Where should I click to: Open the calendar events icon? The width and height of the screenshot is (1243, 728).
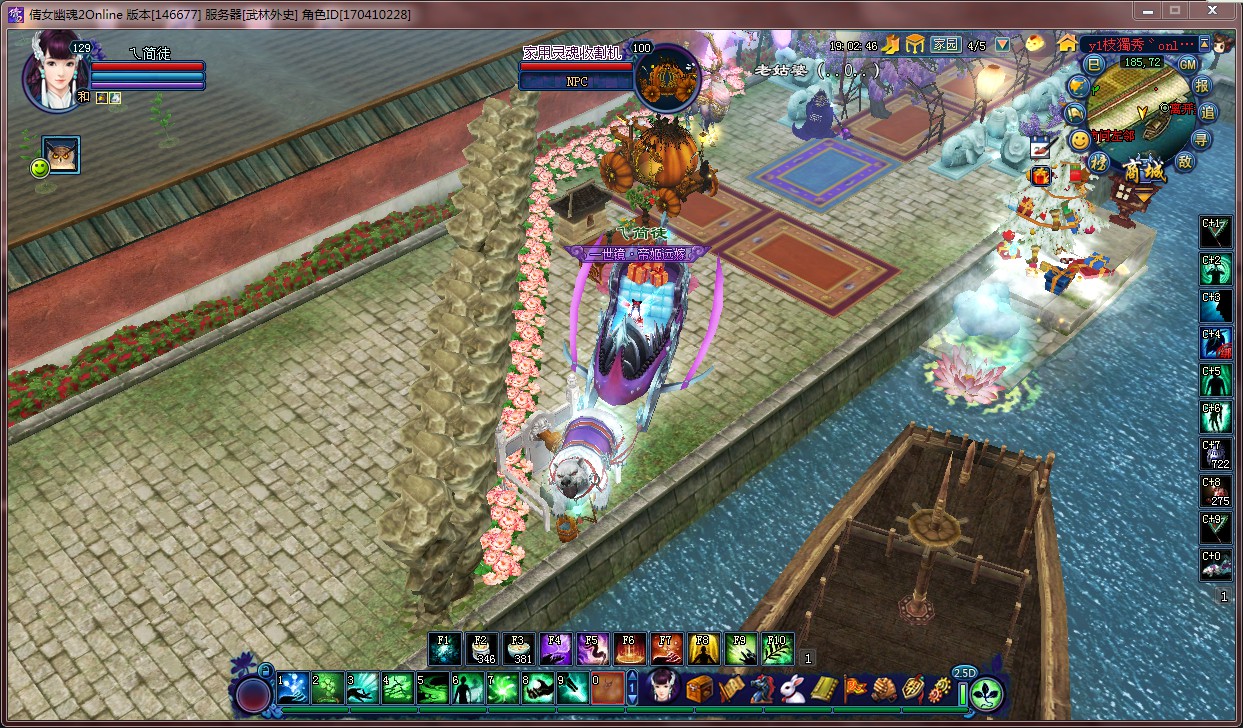click(1040, 146)
